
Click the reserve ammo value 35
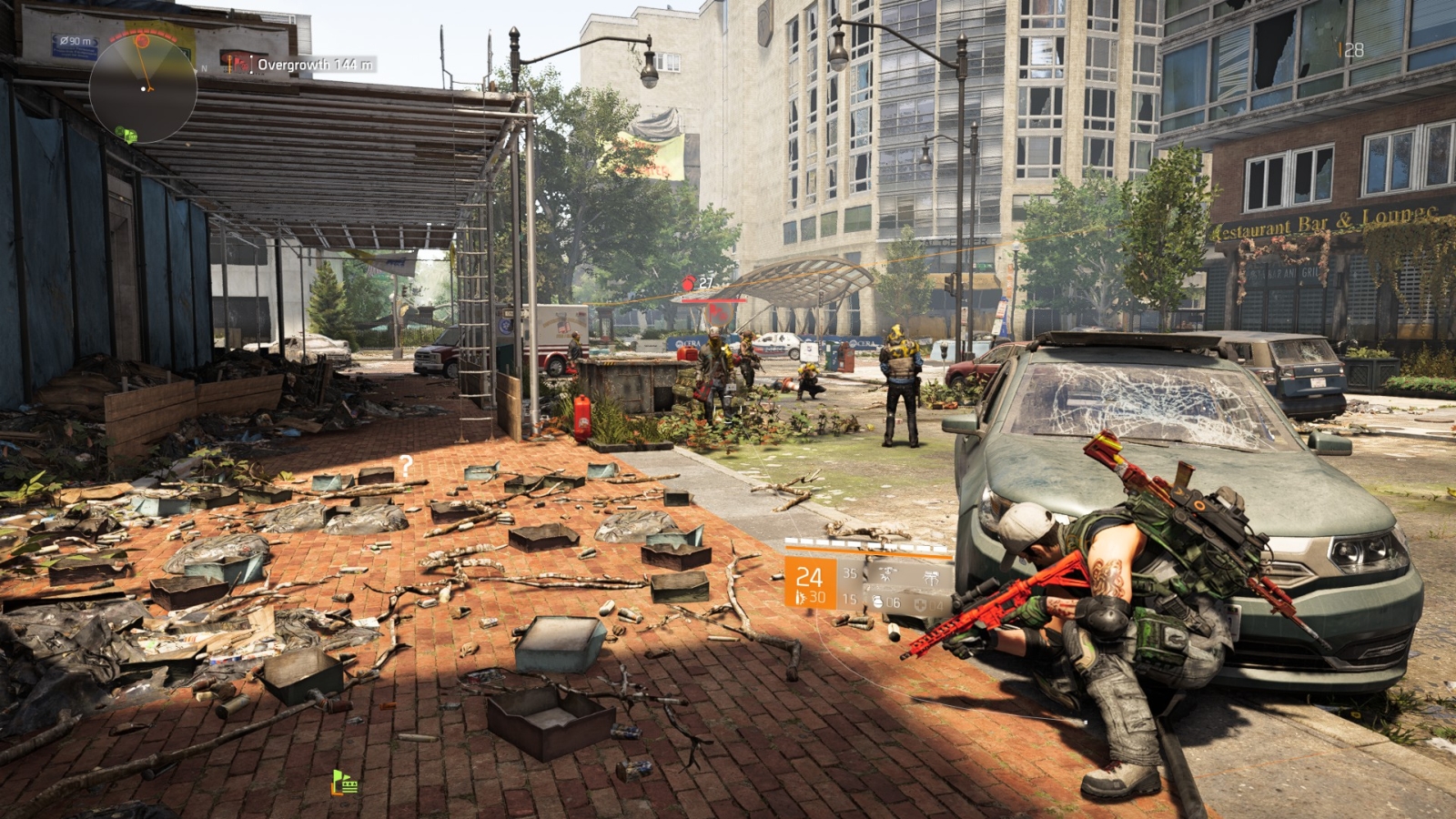[849, 573]
